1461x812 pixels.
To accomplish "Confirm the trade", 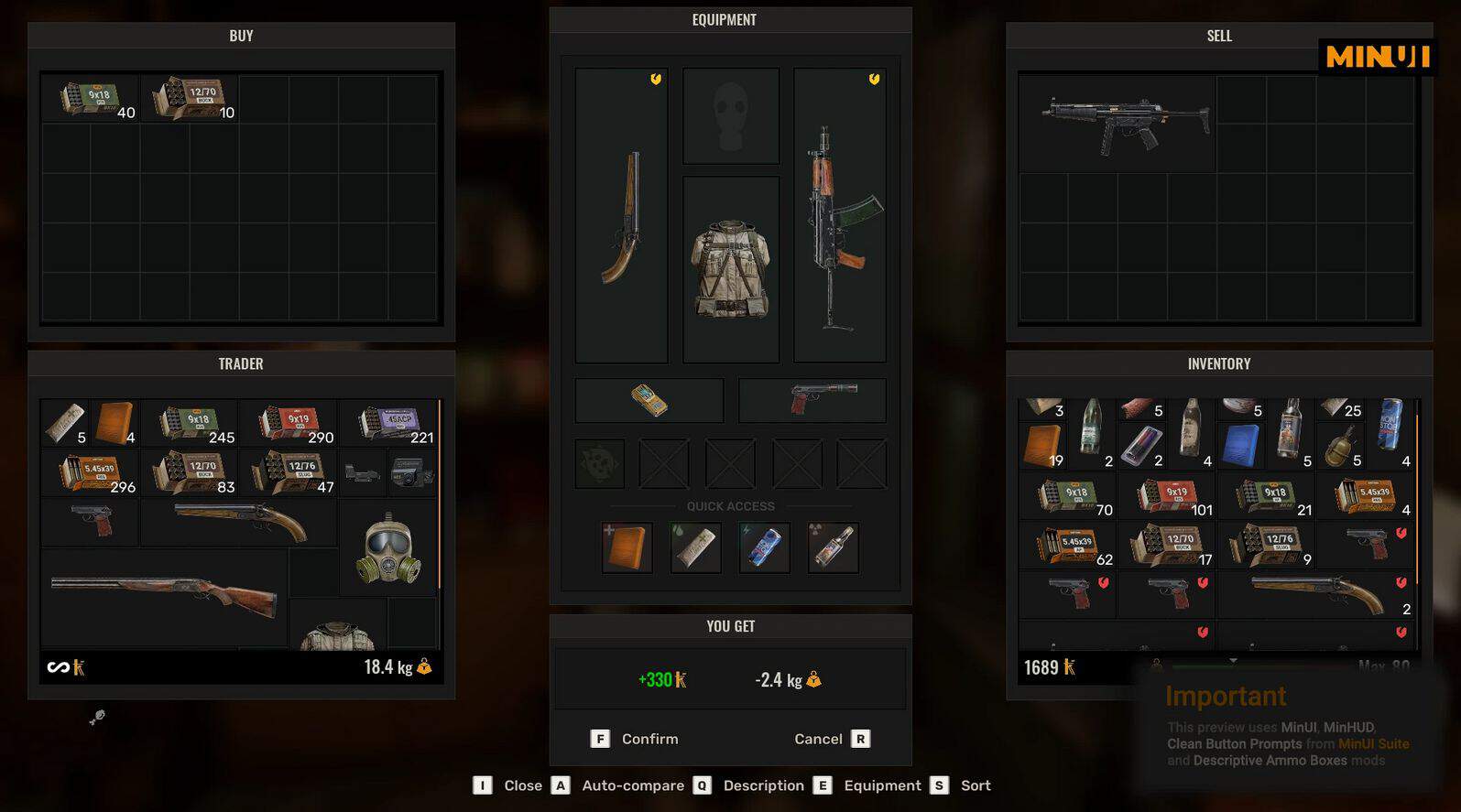I will click(638, 739).
